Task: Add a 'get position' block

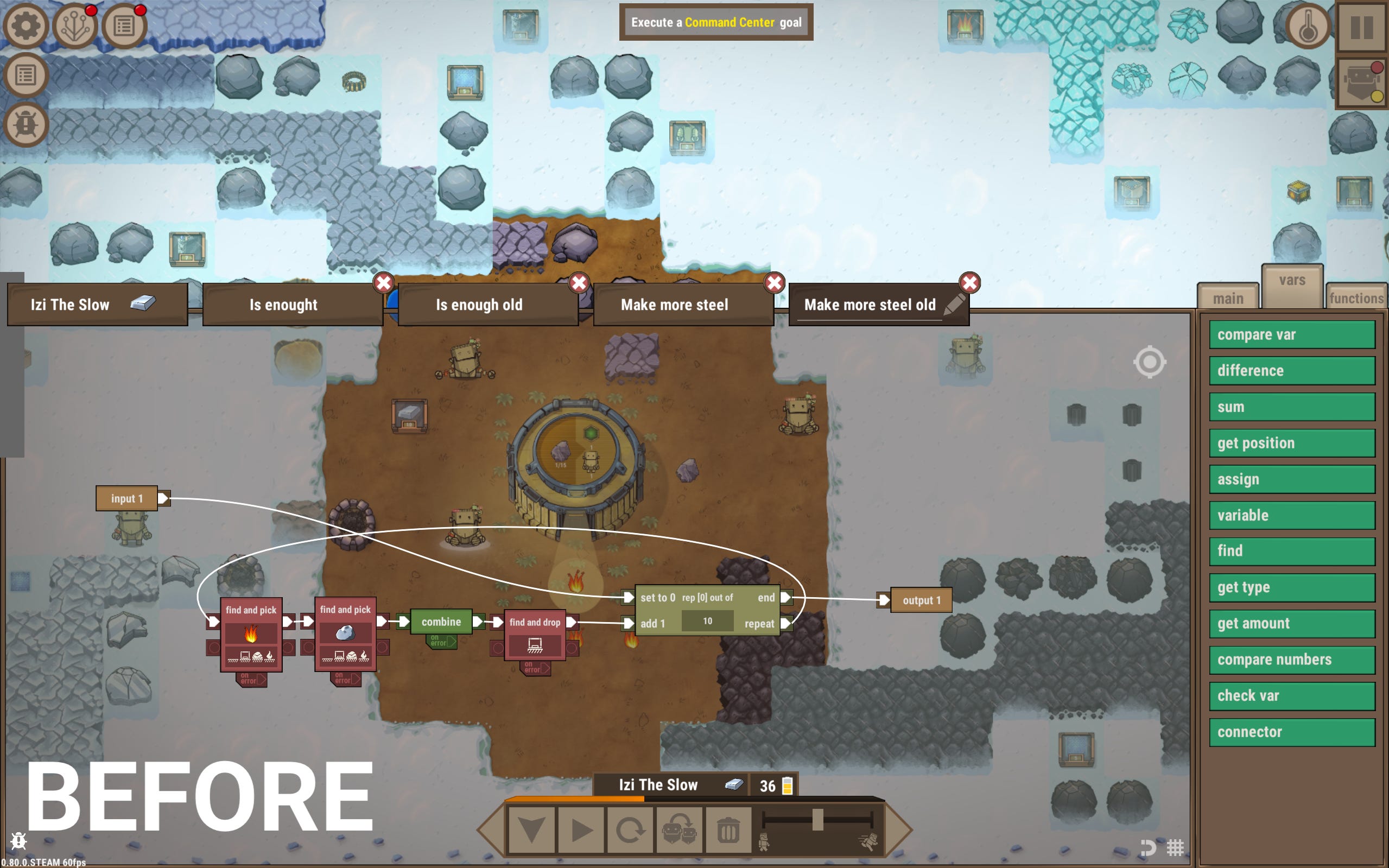Action: (1291, 443)
